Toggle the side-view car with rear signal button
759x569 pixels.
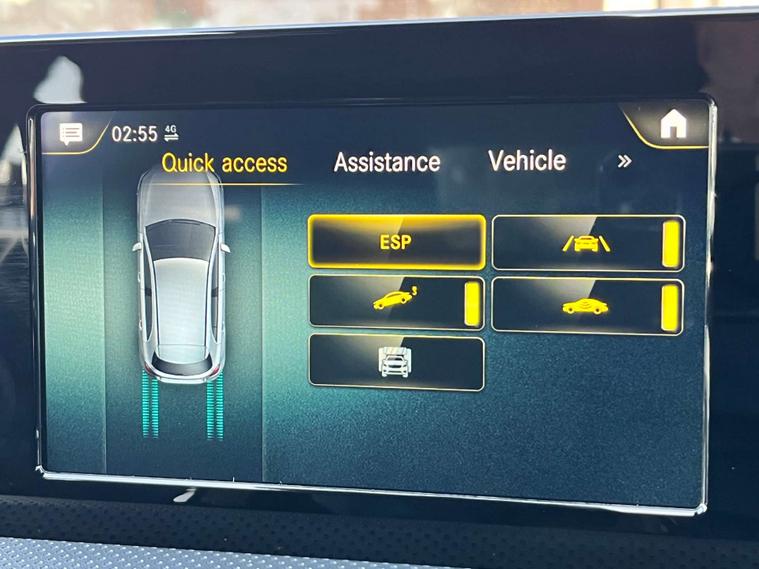[x=396, y=302]
